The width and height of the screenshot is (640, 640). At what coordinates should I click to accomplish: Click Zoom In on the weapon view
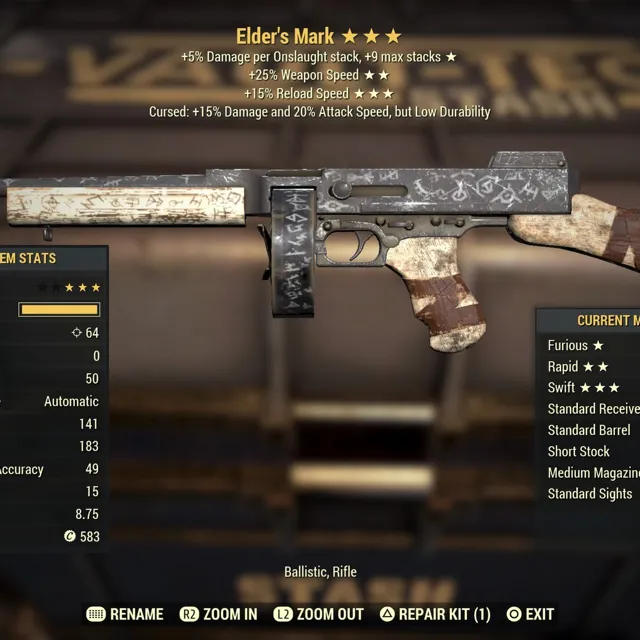coord(218,614)
